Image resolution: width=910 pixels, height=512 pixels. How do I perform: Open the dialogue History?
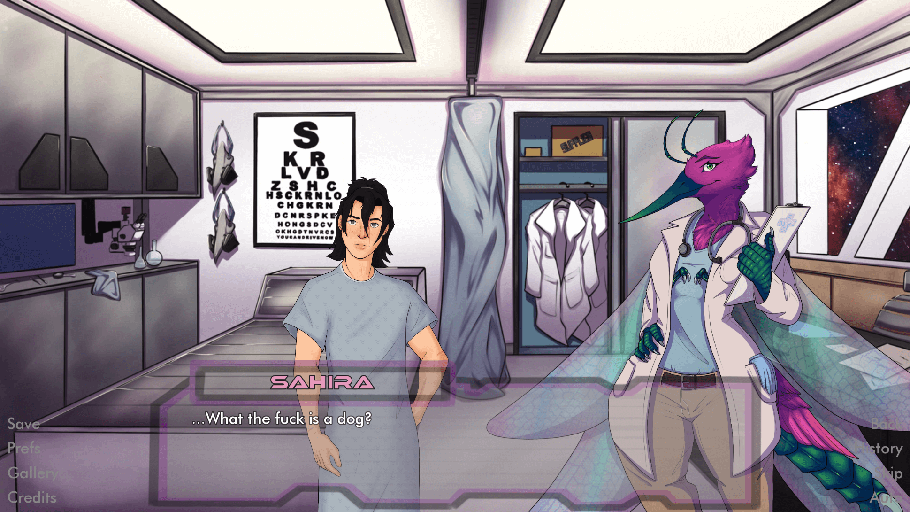point(882,449)
